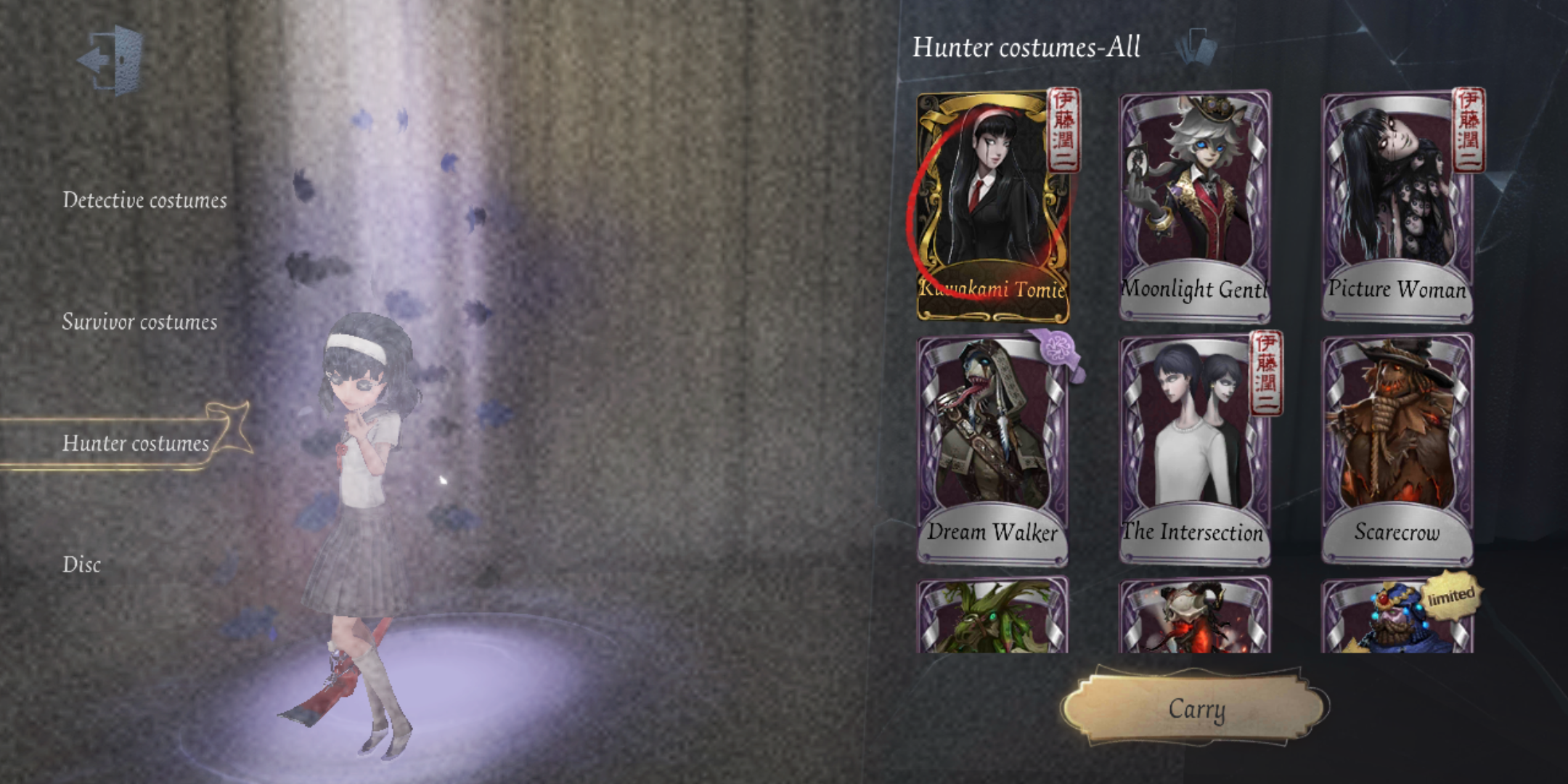Select the Scarecrow costume card

pos(1398,450)
